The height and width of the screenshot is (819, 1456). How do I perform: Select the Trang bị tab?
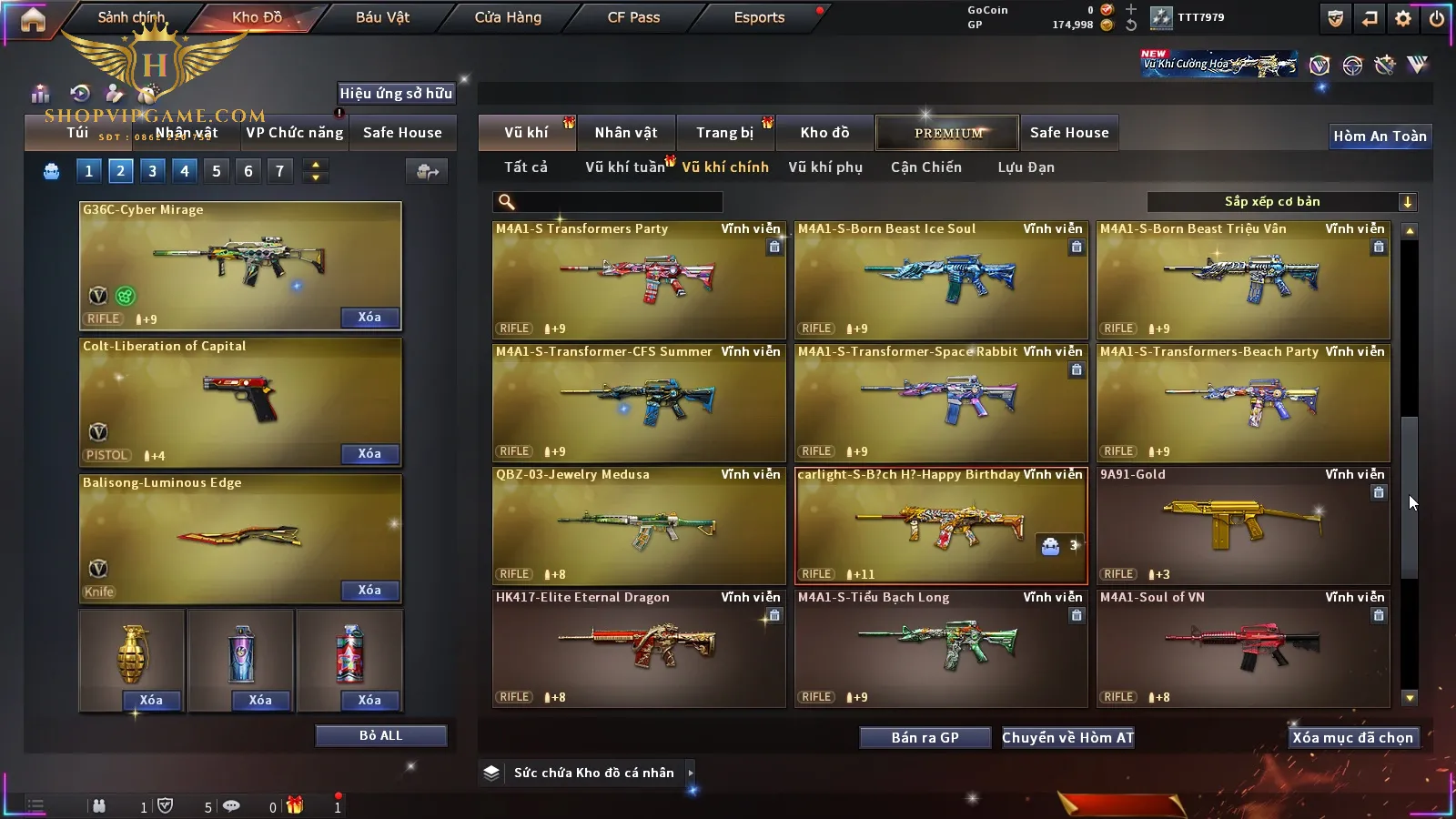(725, 133)
